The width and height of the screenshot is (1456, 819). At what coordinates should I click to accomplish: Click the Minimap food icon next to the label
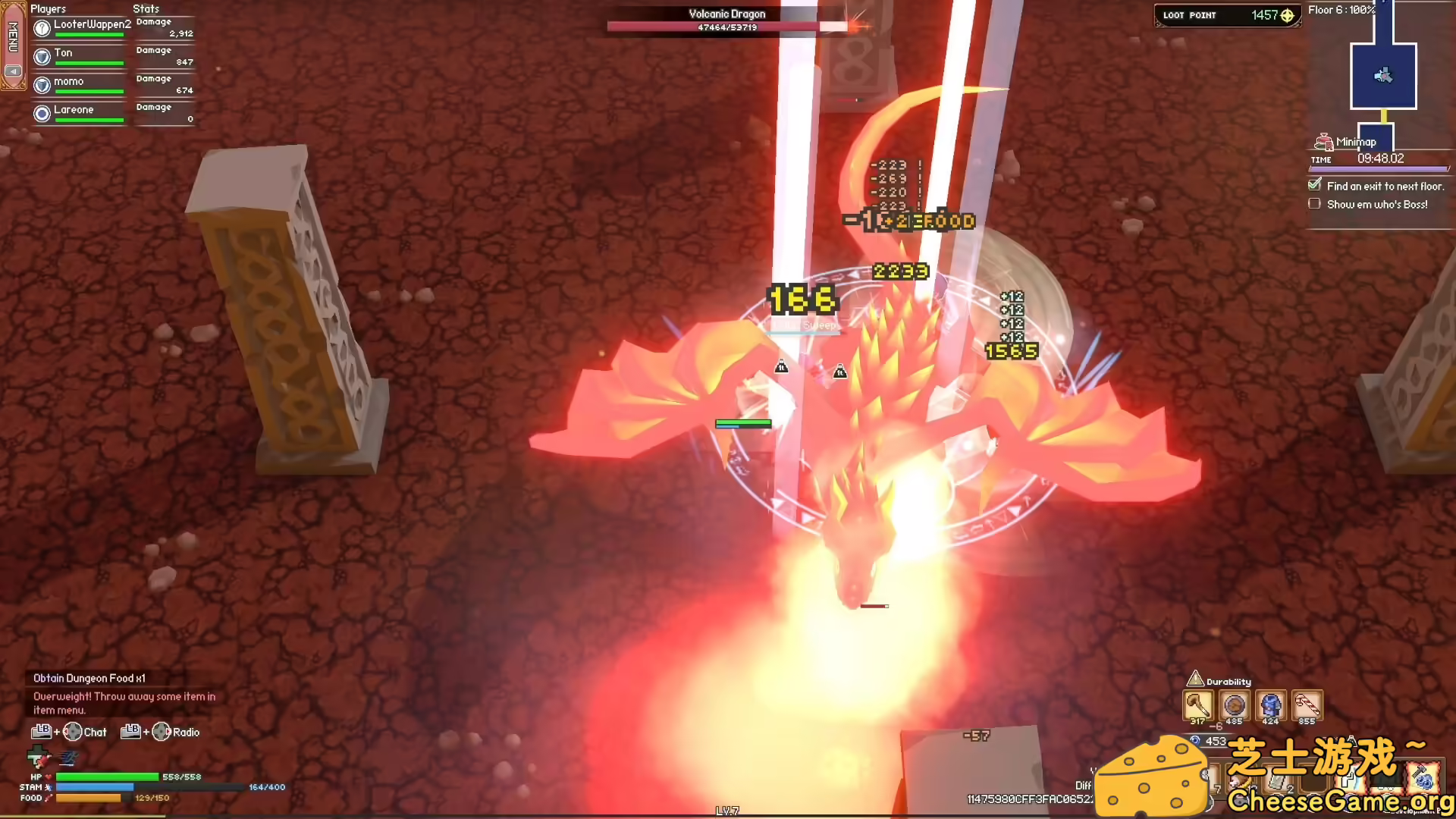(x=1324, y=141)
